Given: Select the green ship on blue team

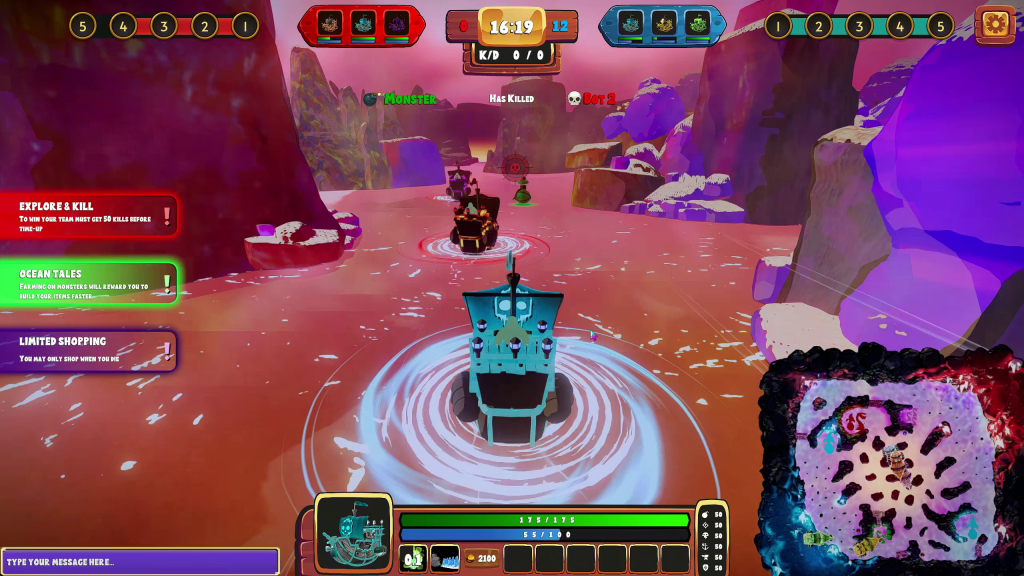Looking at the screenshot, I should coord(697,24).
